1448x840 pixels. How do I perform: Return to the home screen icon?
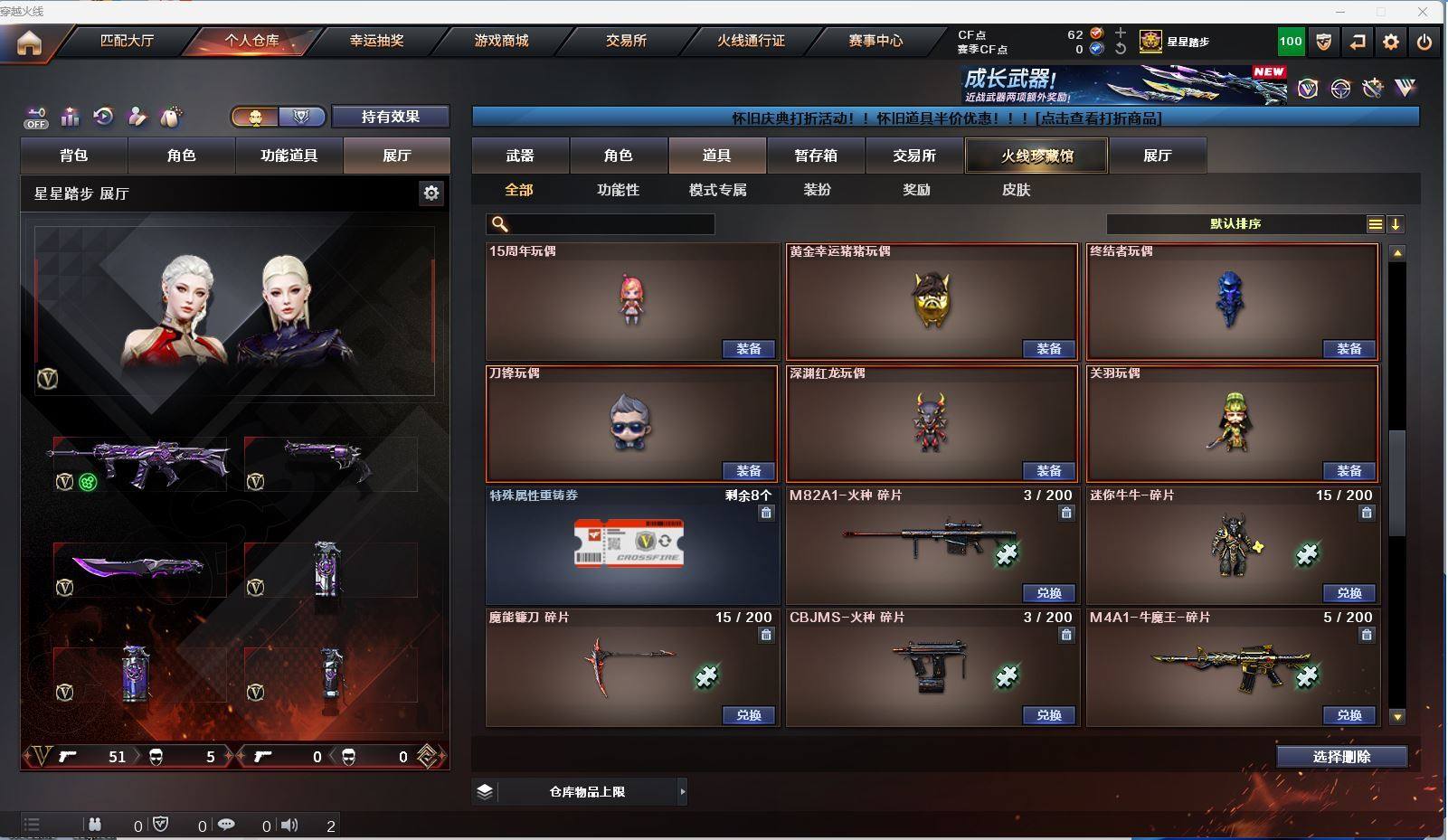coord(29,42)
